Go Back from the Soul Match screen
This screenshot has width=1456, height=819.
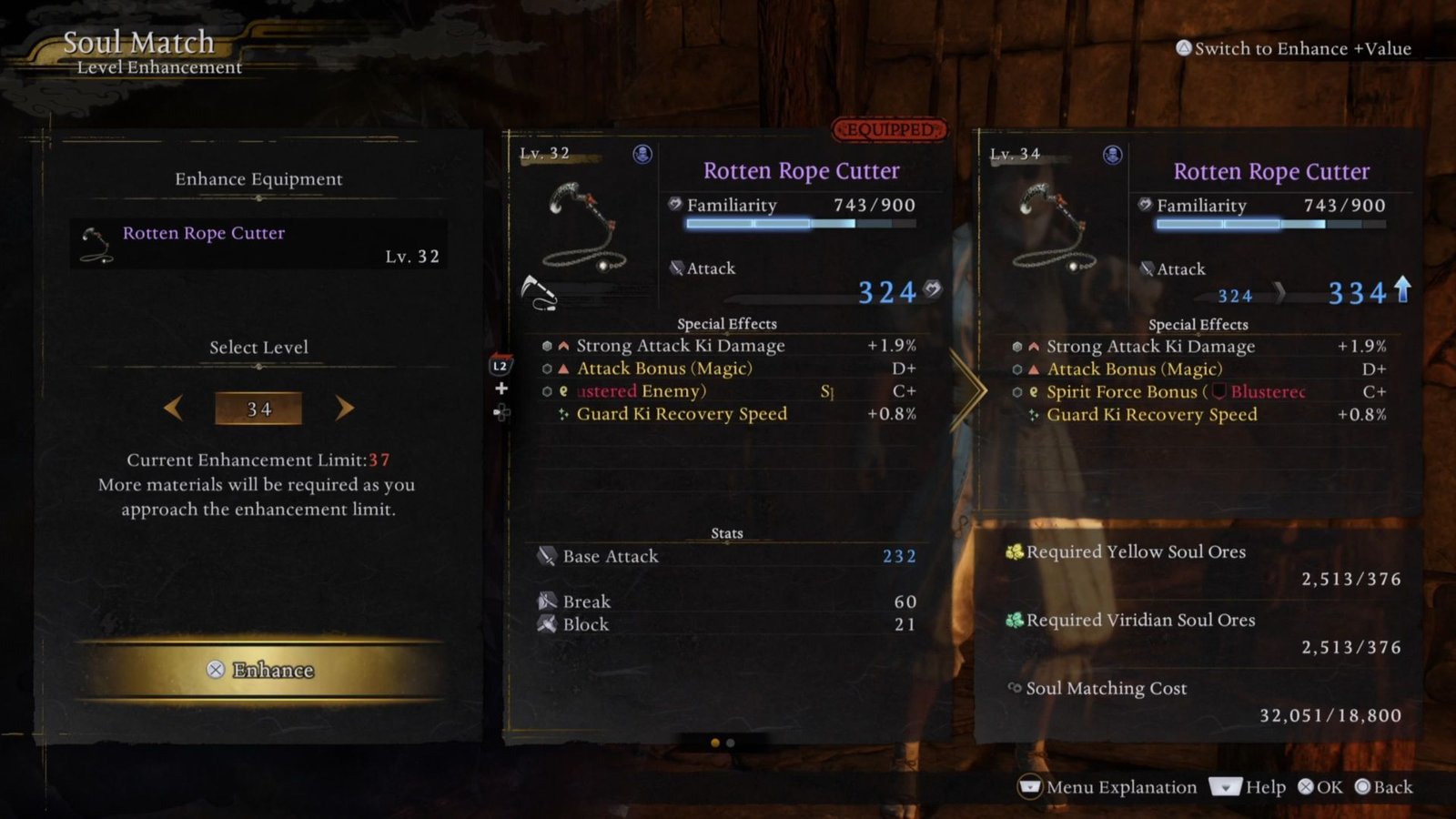point(1384,787)
